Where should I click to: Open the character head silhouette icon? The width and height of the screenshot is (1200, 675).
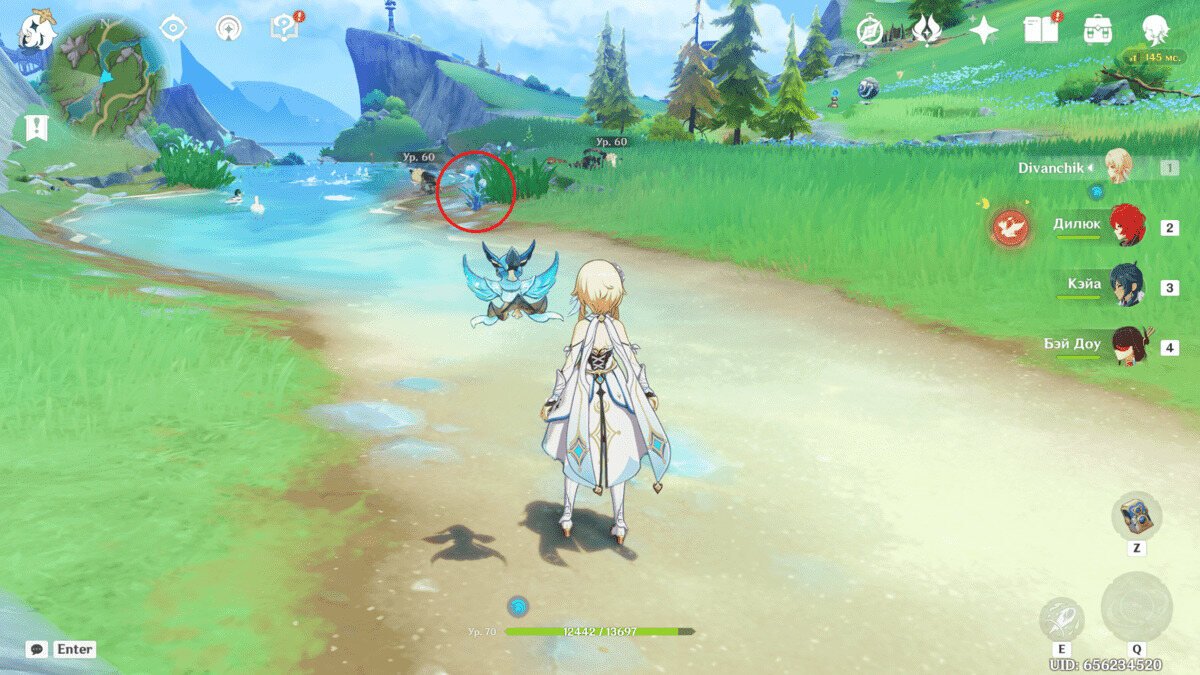point(1156,30)
